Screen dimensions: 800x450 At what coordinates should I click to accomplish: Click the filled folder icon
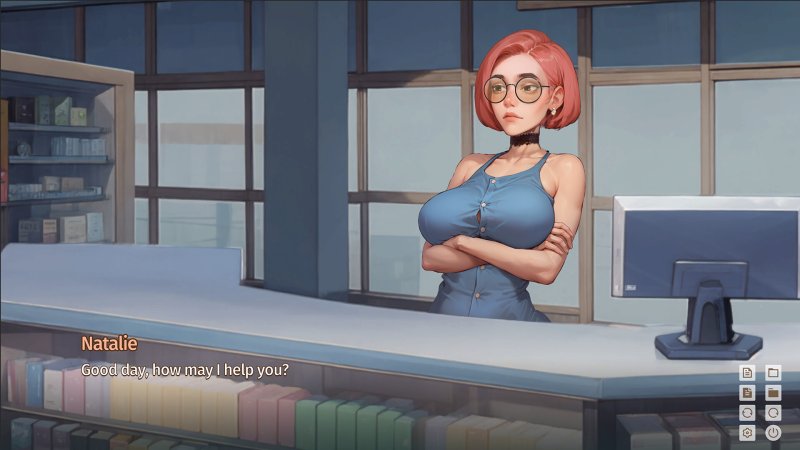773,392
